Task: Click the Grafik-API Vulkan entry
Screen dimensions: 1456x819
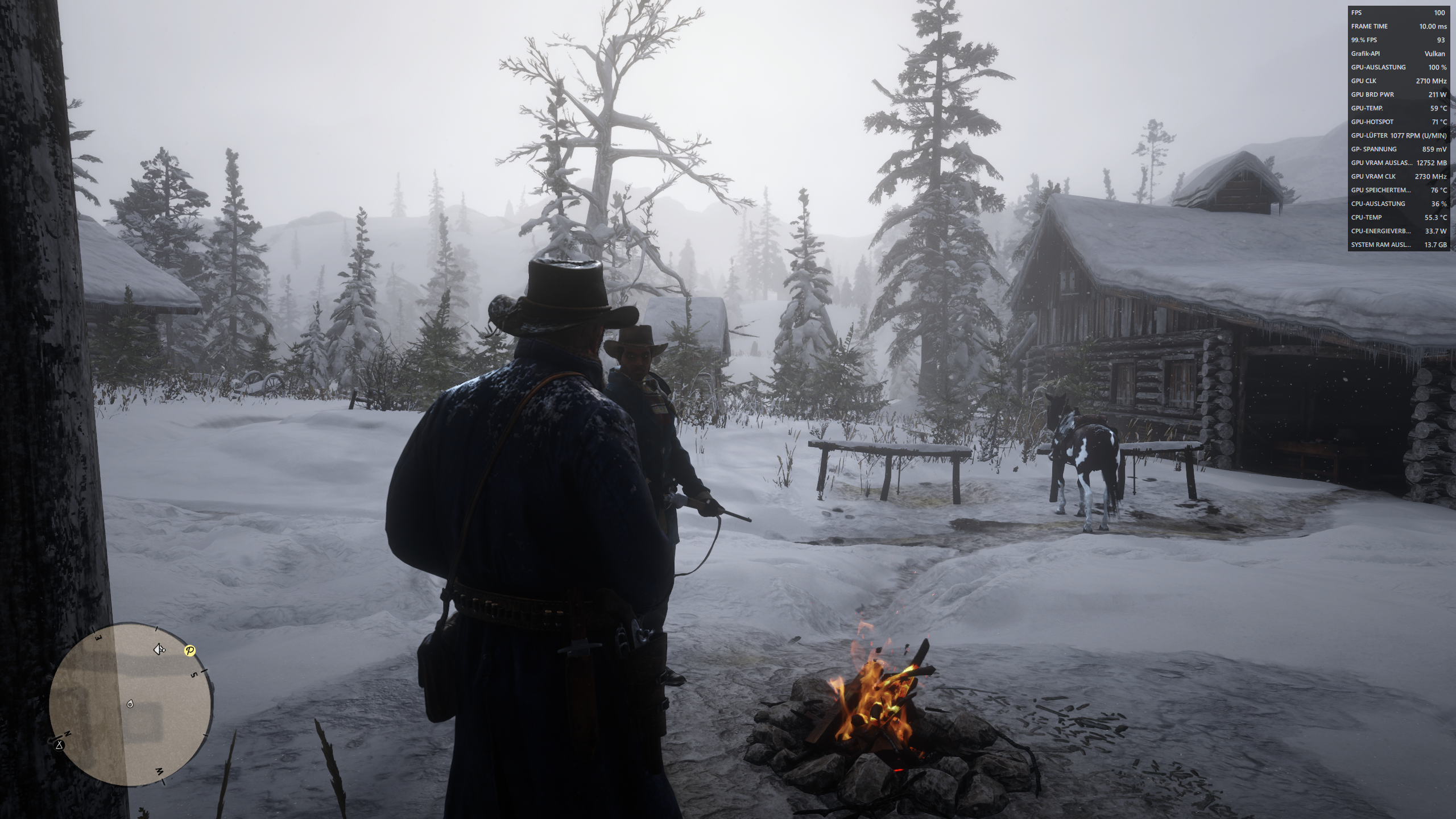Action: click(x=1398, y=53)
